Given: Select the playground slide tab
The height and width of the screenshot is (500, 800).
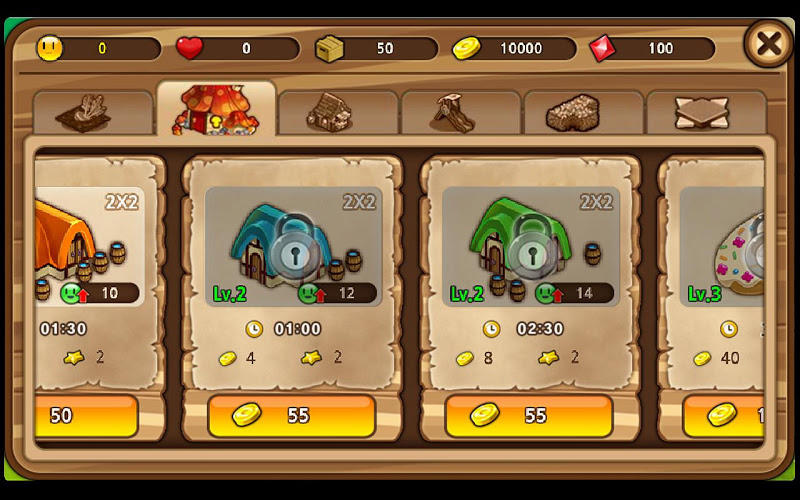Looking at the screenshot, I should pyautogui.click(x=460, y=113).
